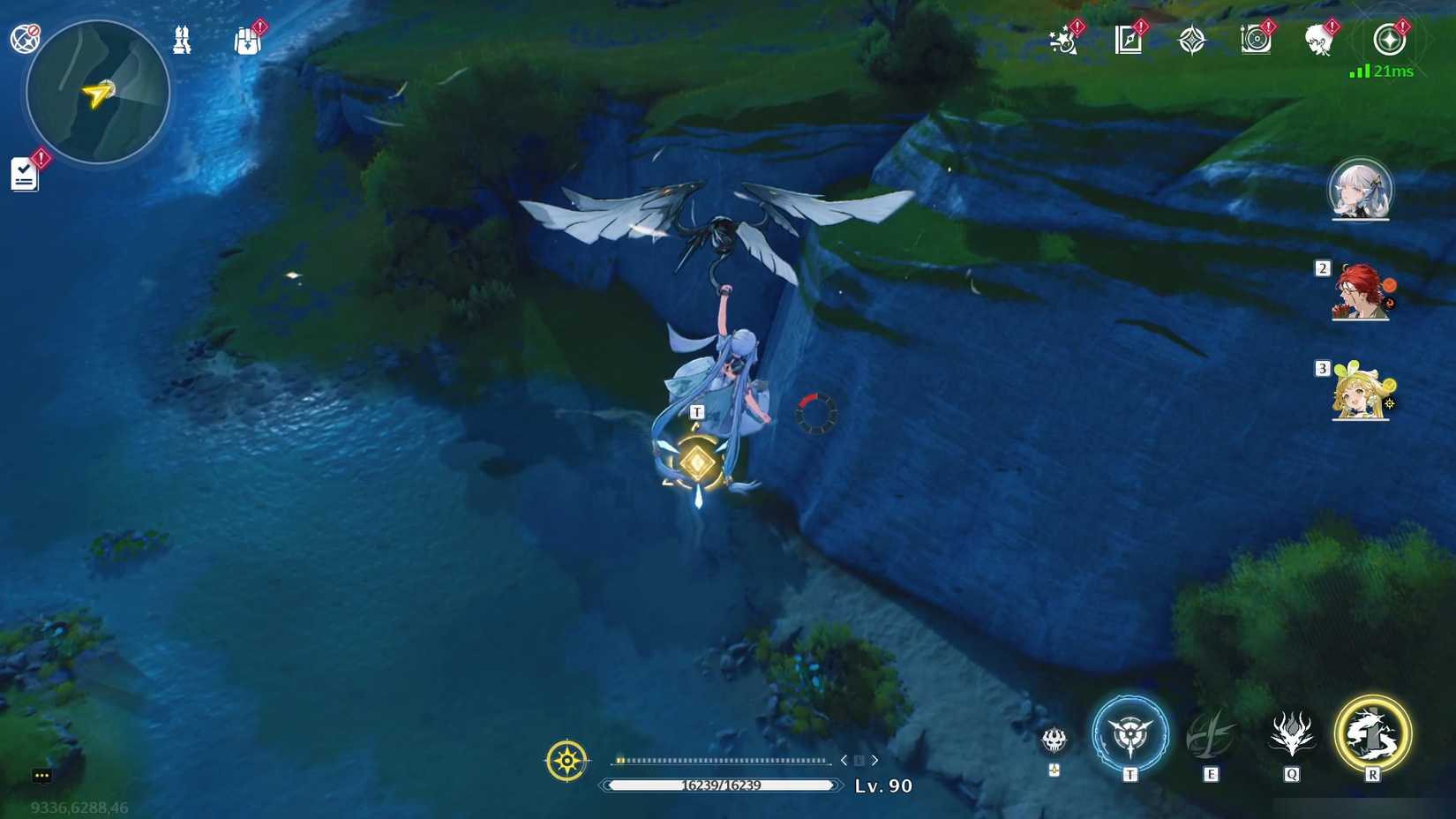Click the right chevron beside the E indicator

[x=875, y=759]
